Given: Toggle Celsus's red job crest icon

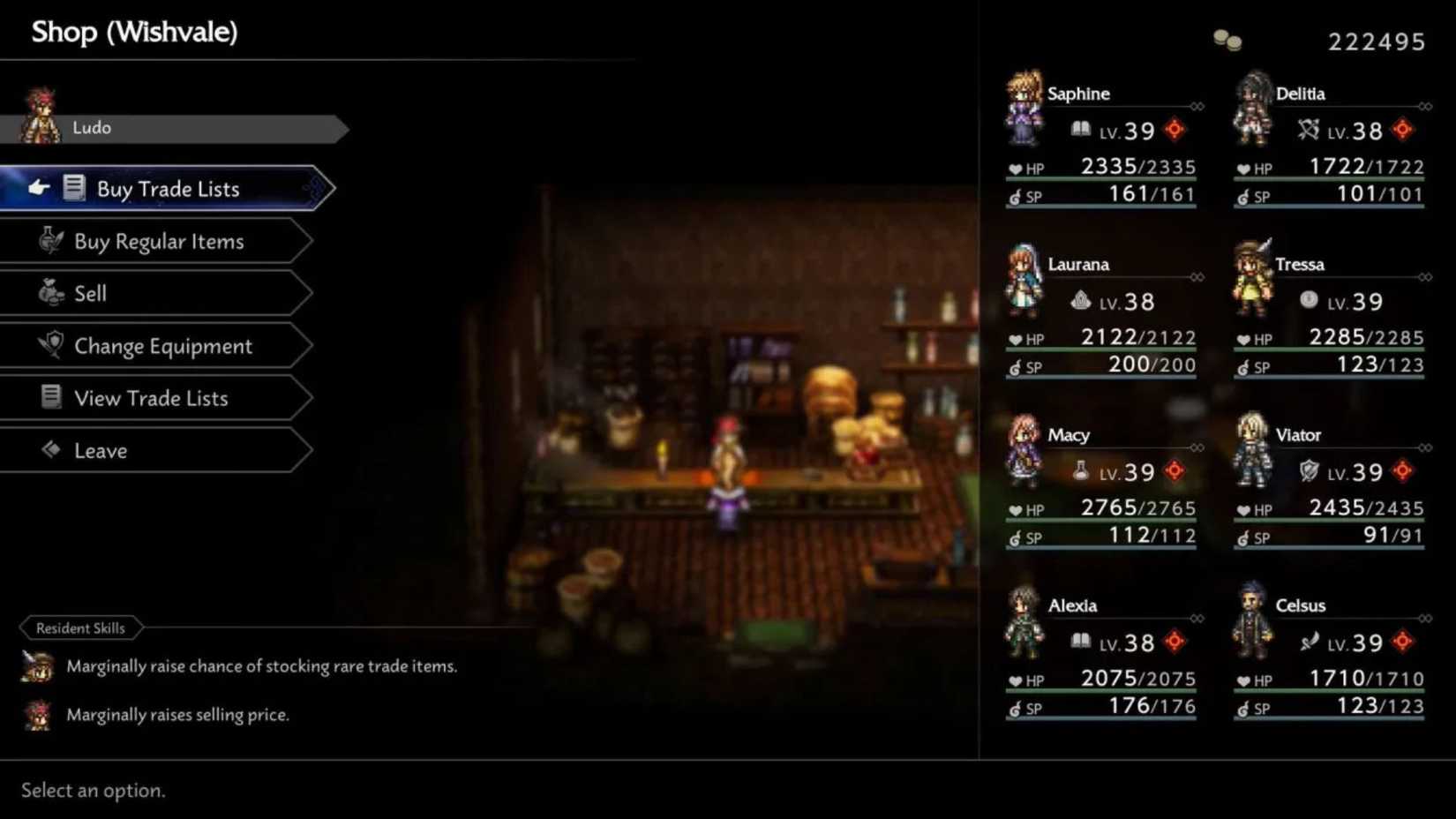Looking at the screenshot, I should (x=1401, y=642).
